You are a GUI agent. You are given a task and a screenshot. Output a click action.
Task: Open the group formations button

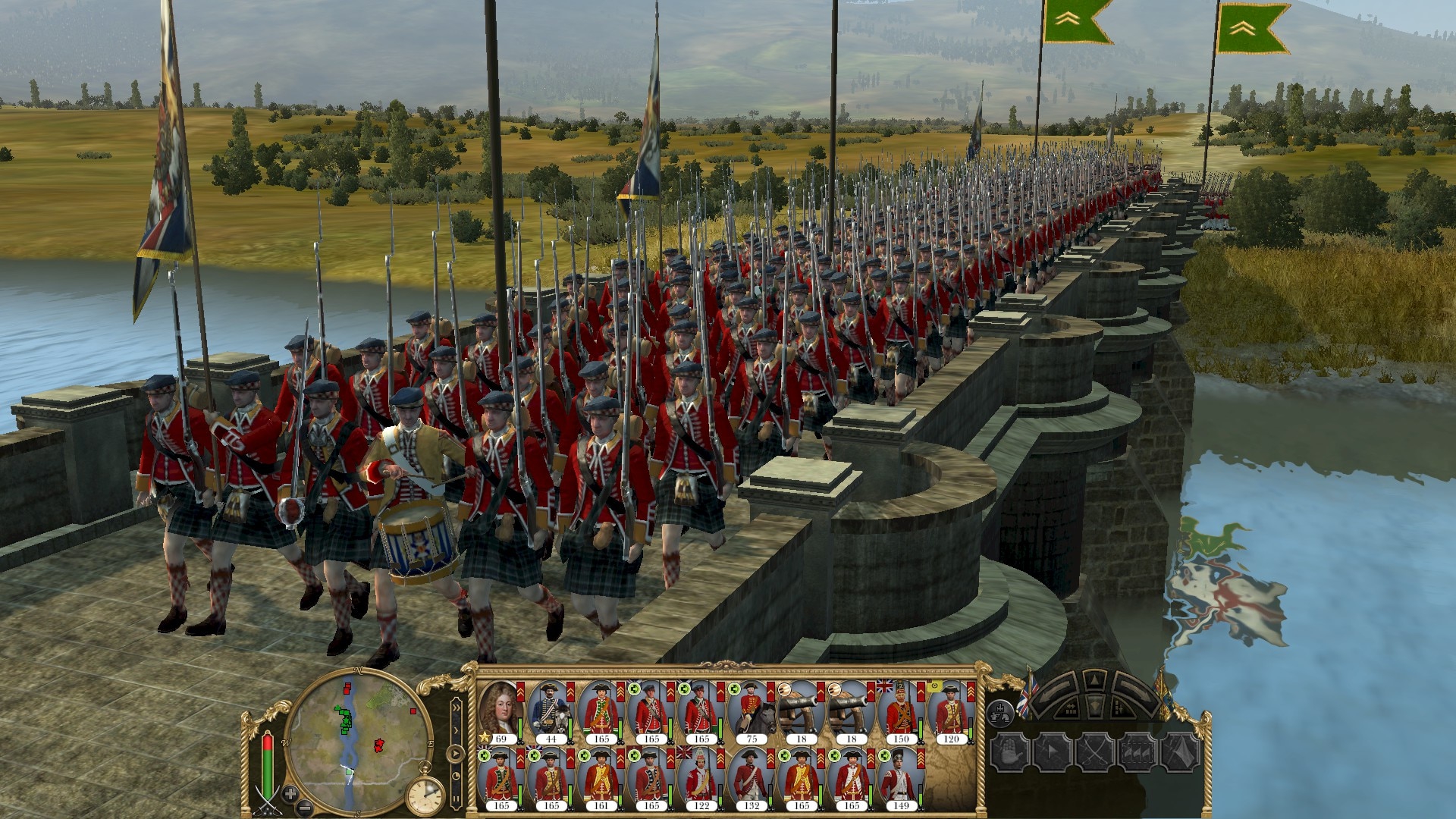pyautogui.click(x=1001, y=713)
